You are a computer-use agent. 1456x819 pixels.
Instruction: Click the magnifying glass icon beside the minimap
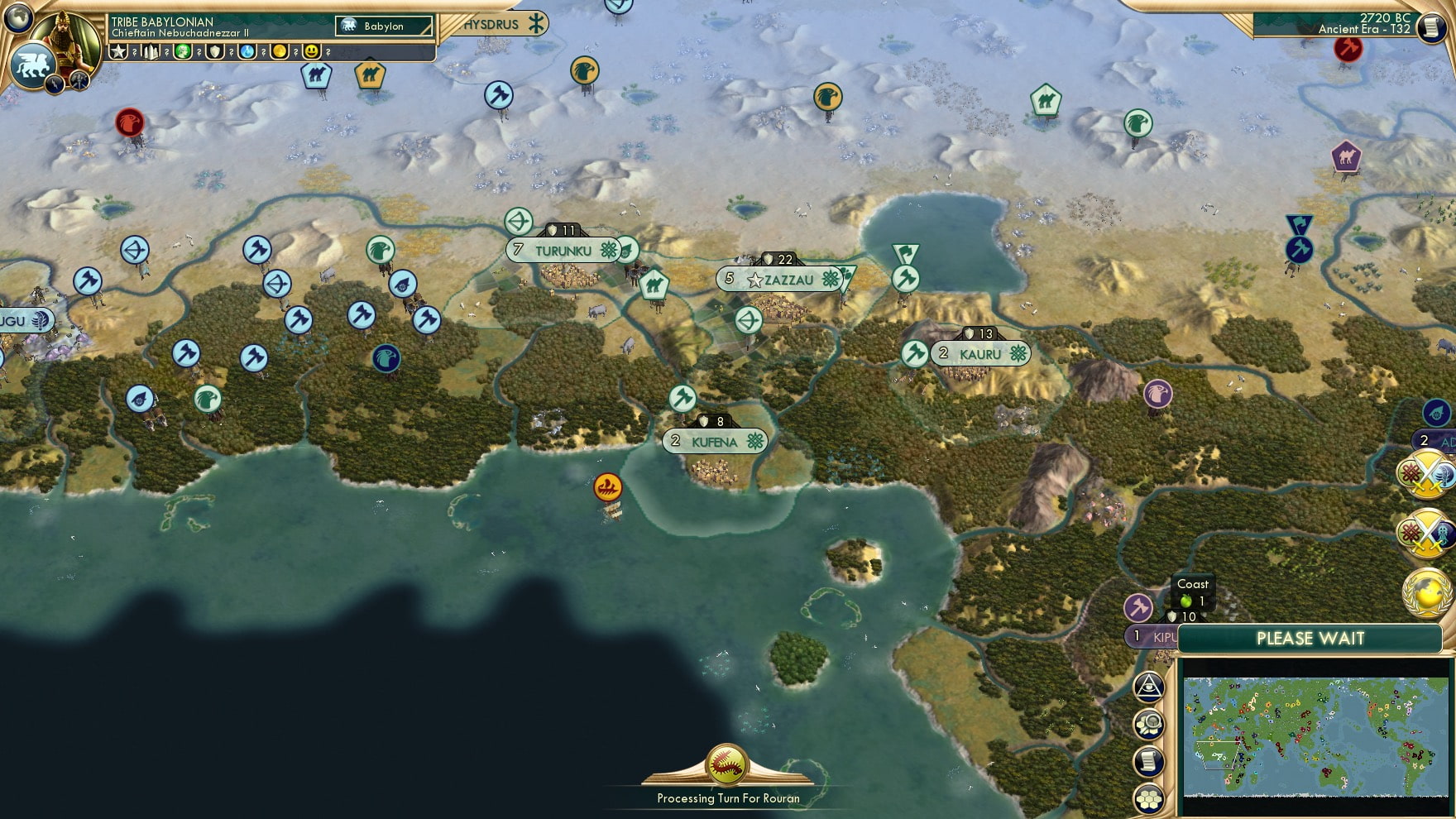[x=1150, y=722]
